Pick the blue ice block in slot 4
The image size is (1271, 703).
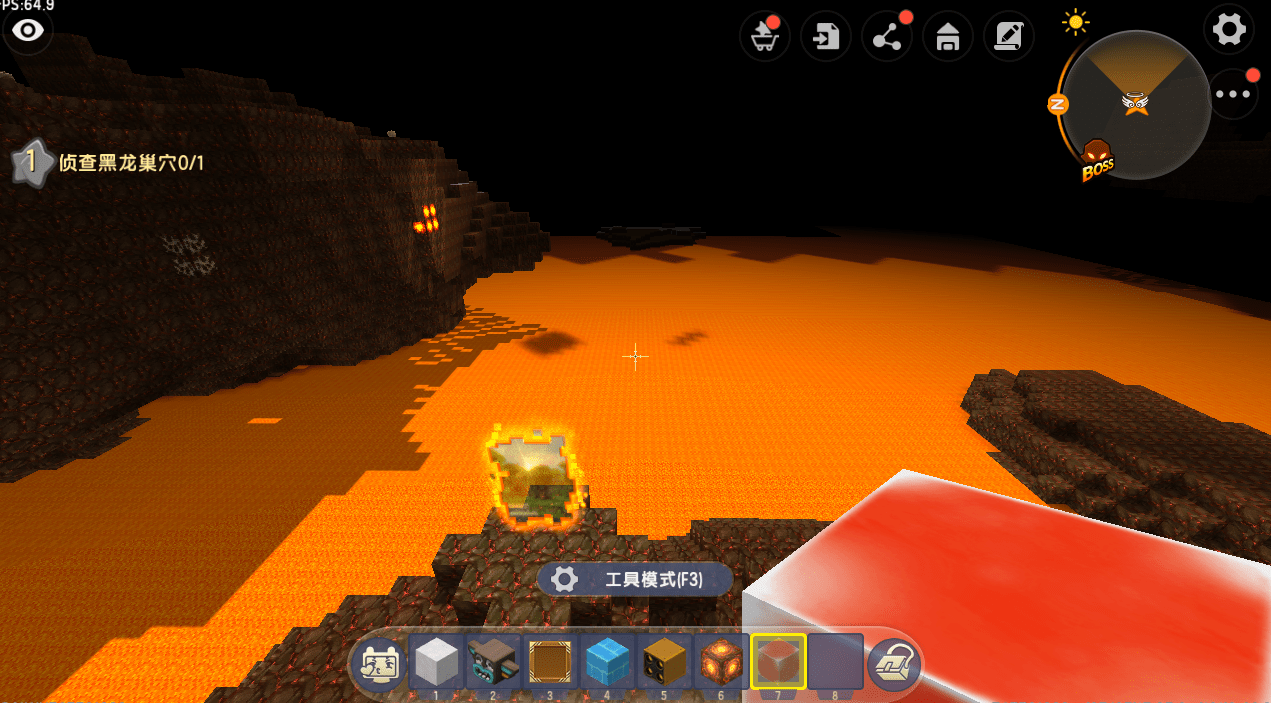pyautogui.click(x=606, y=661)
